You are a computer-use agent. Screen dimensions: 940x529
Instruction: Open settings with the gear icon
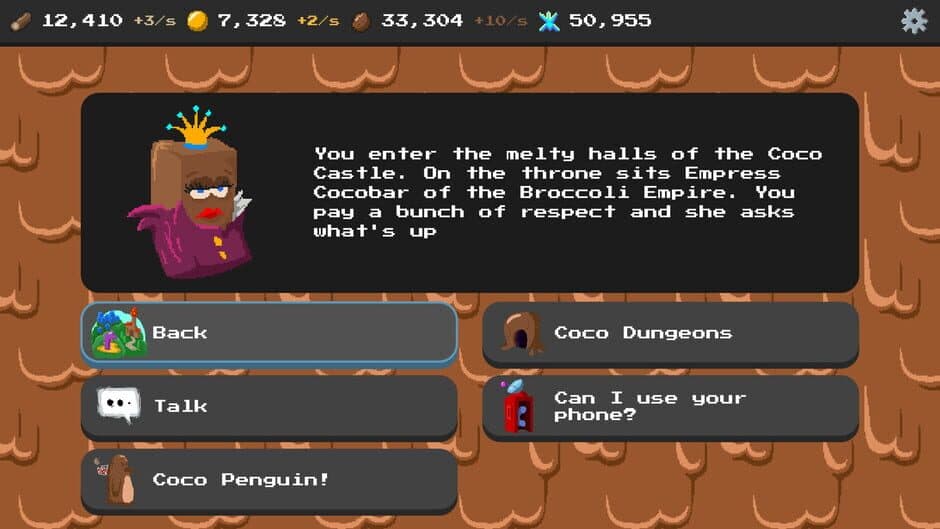[x=914, y=21]
